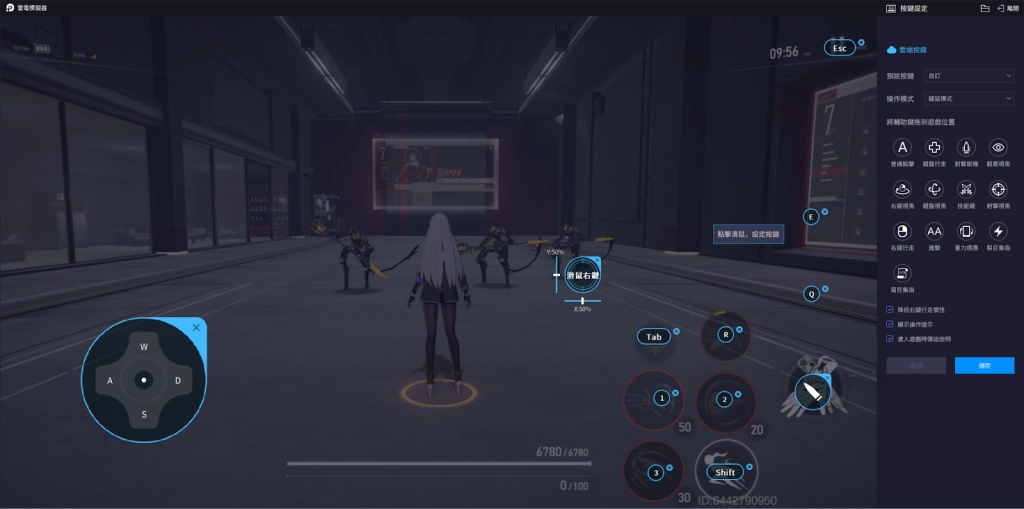Screen dimensions: 1024x509
Task: Toggle the 顯示操作提示 checkbox
Action: coord(891,324)
